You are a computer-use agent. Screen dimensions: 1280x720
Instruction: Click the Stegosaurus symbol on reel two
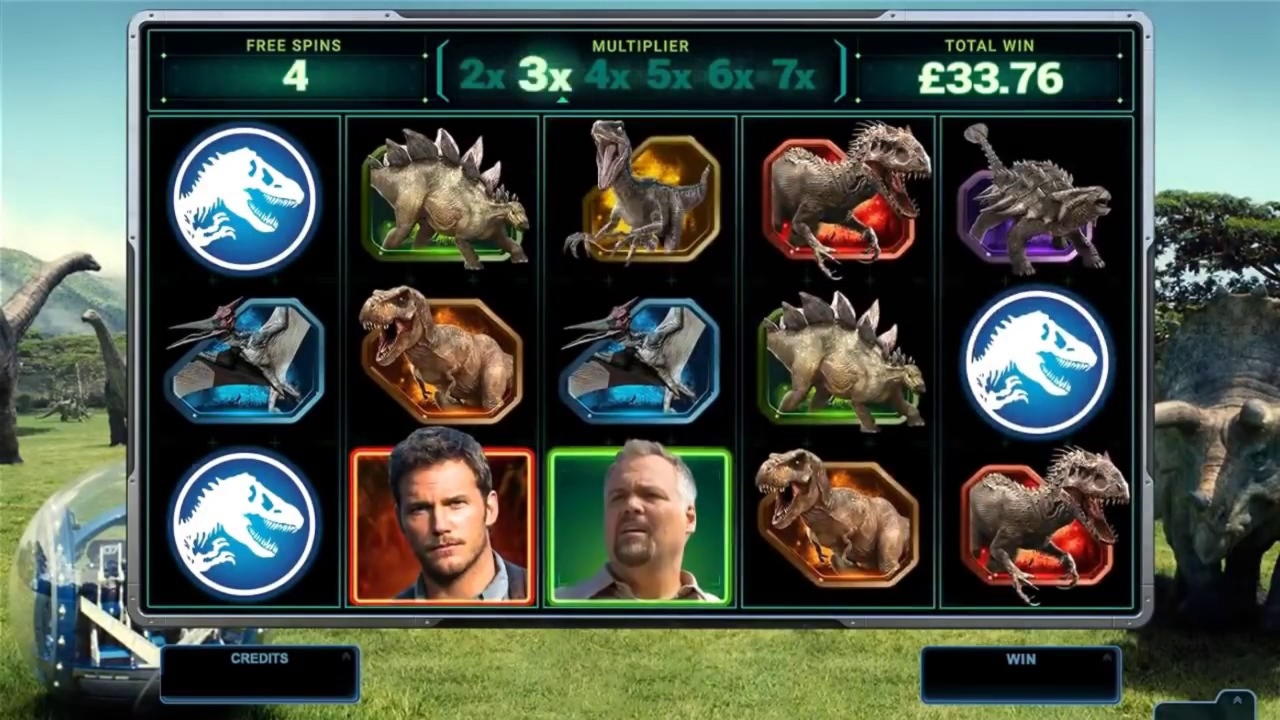pos(442,197)
